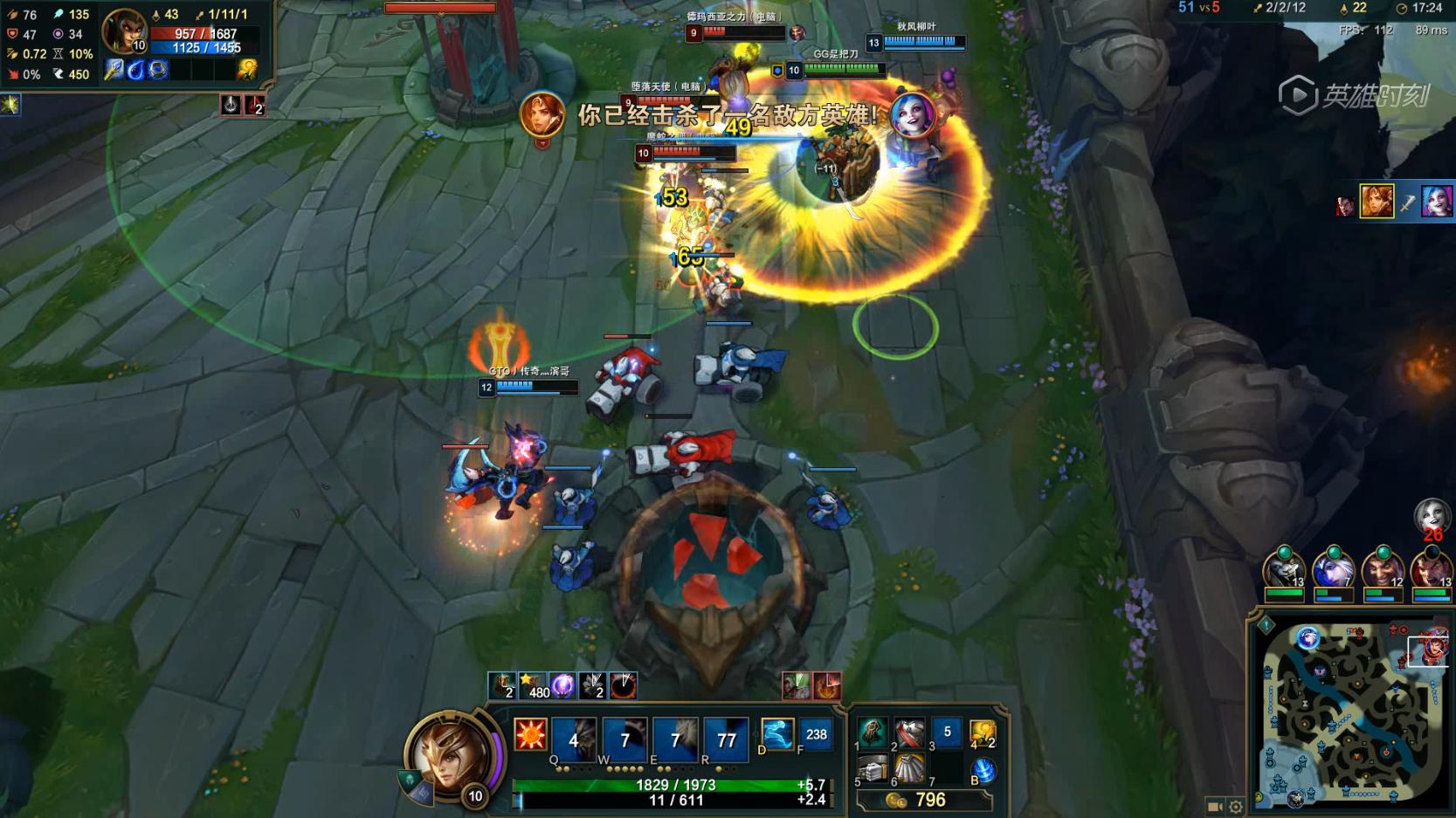This screenshot has height=818, width=1456.
Task: Toggle the camera lock button
Action: coord(1214,807)
